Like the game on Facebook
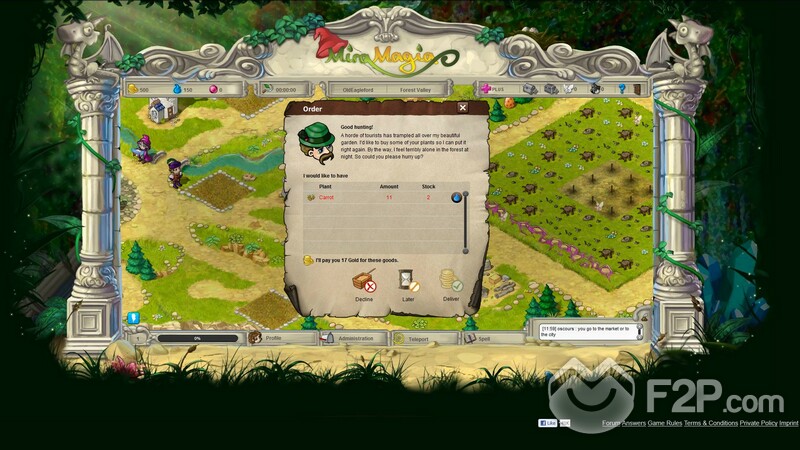The width and height of the screenshot is (800, 450). coord(550,423)
